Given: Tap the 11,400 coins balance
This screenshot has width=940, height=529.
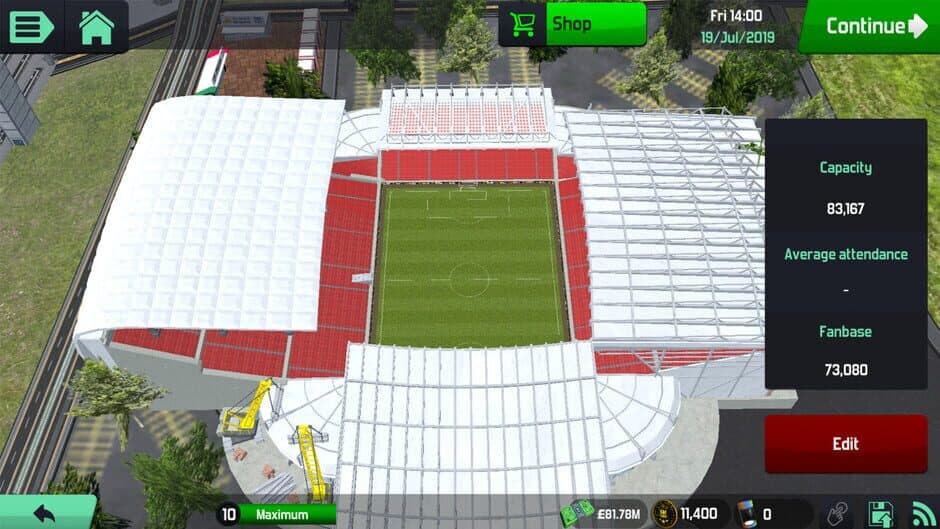Looking at the screenshot, I should click(x=688, y=514).
